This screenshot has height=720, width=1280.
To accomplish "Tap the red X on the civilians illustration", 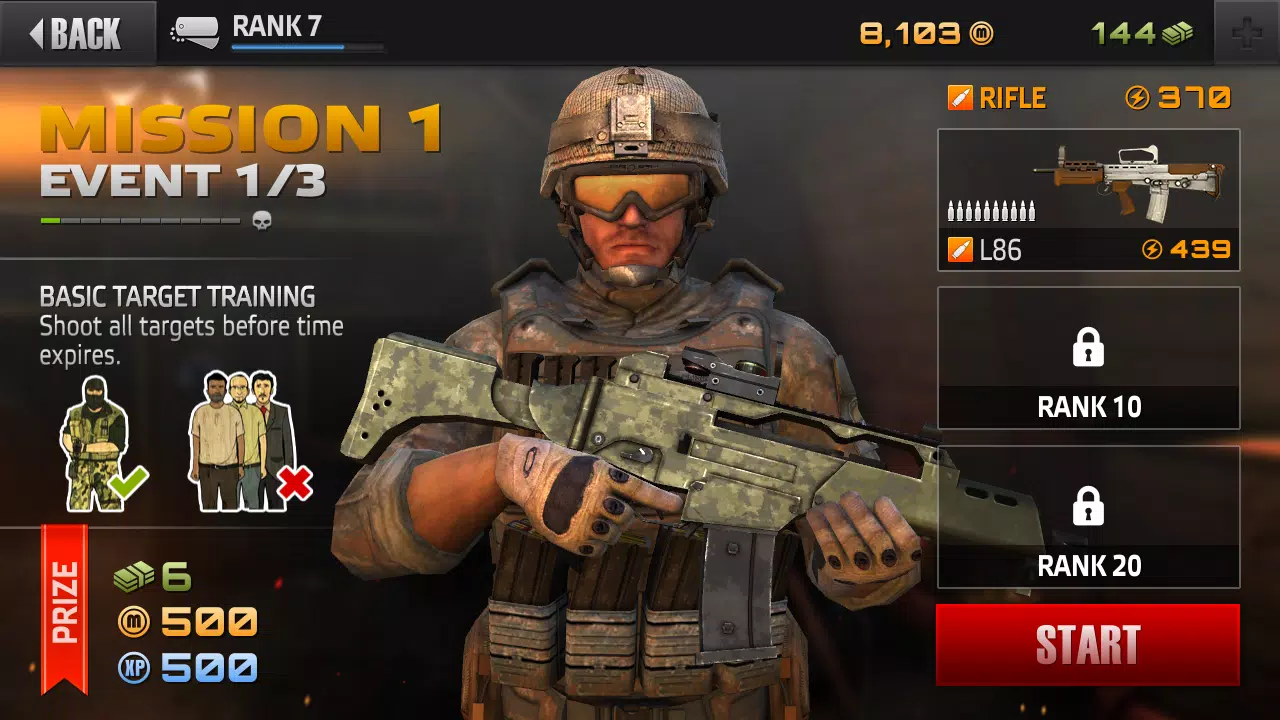I will 296,483.
